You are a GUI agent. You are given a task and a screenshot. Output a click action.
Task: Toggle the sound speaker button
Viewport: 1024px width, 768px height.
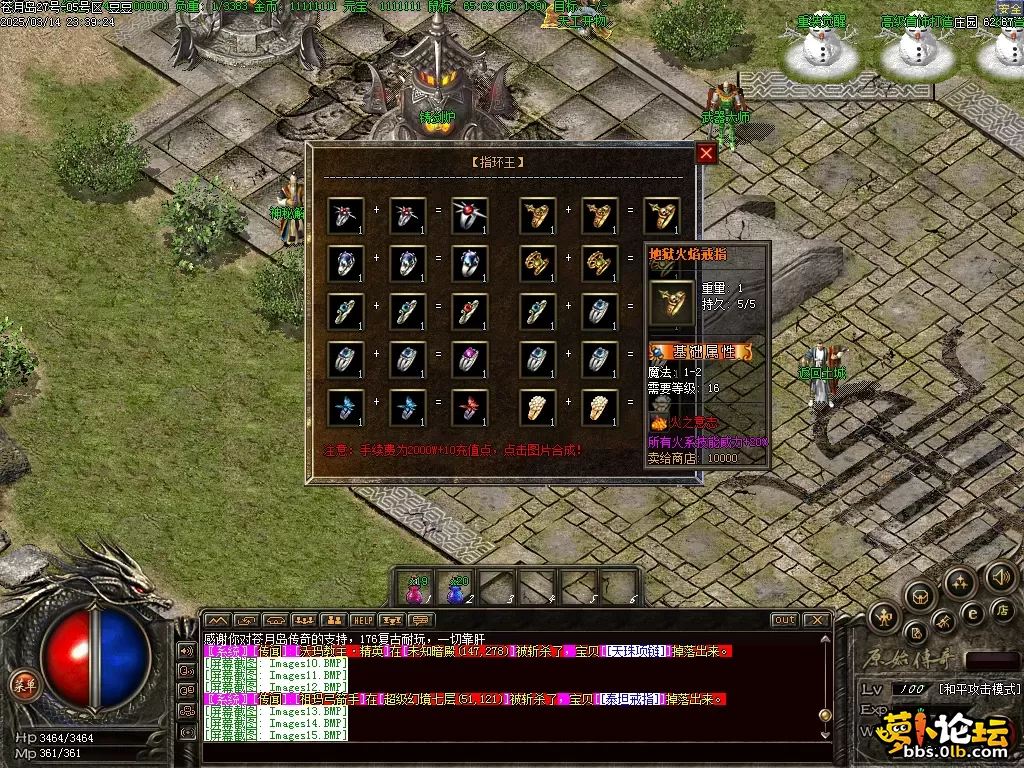pos(1000,576)
